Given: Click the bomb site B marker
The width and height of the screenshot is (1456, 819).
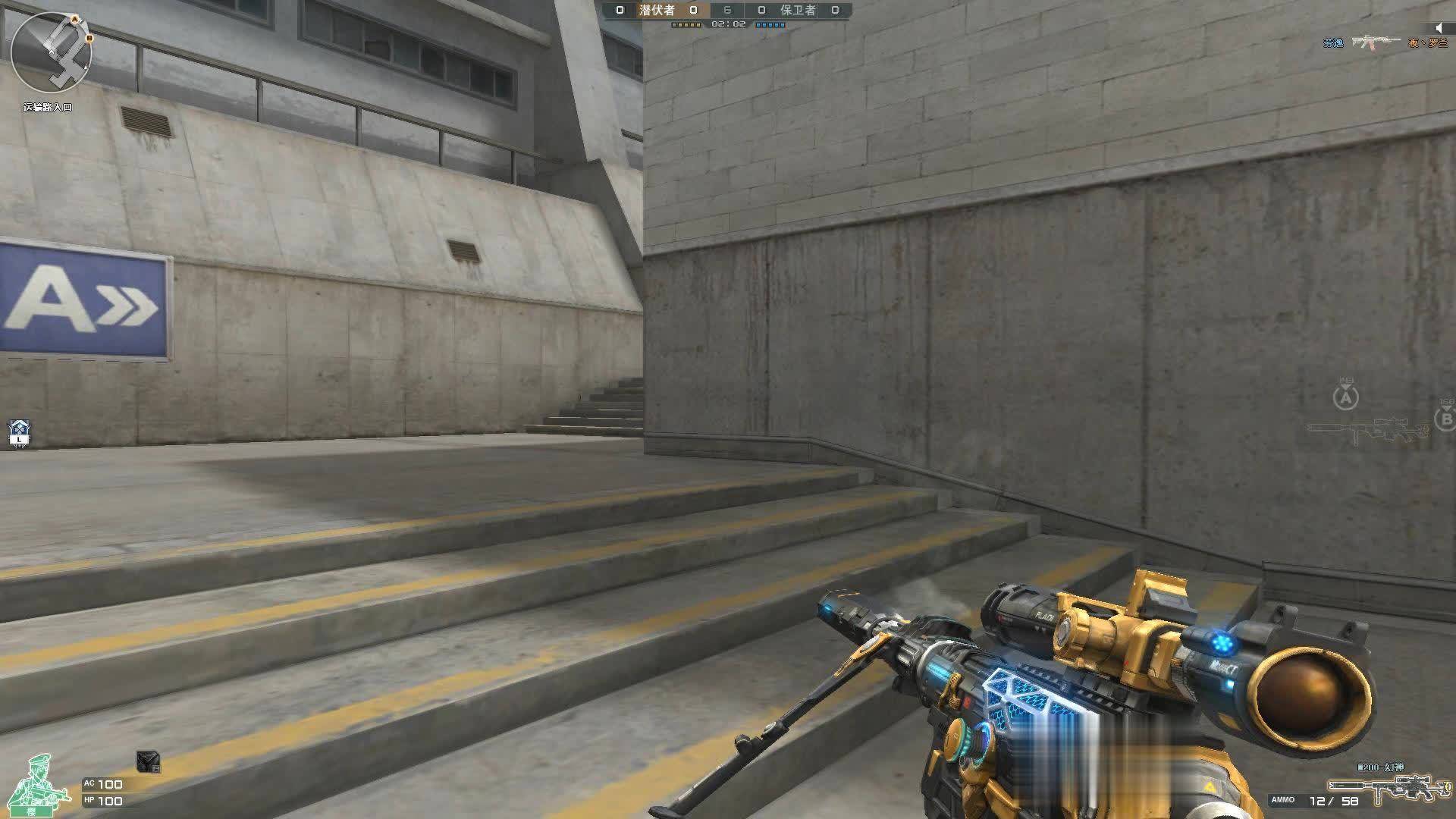Looking at the screenshot, I should click(x=1445, y=418).
